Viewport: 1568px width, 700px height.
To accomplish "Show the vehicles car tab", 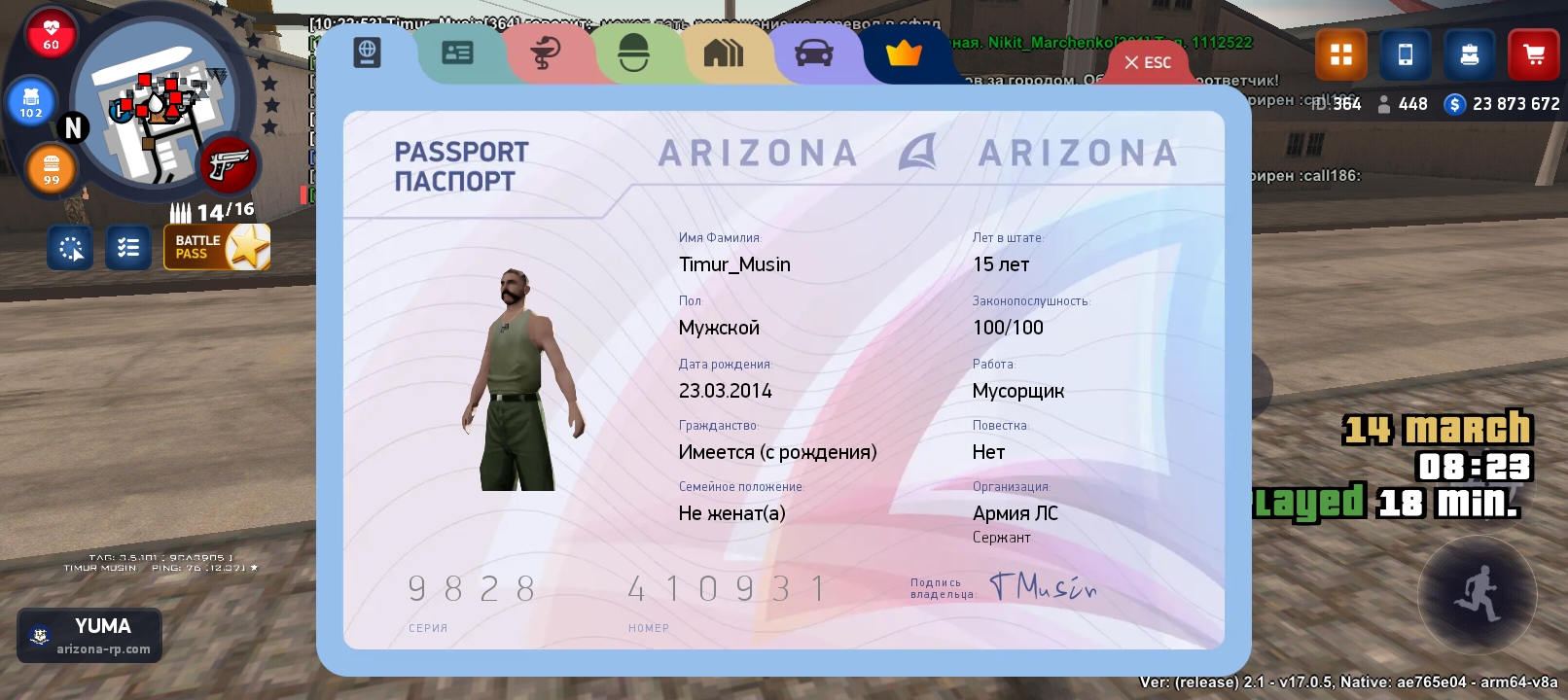I will click(x=813, y=53).
